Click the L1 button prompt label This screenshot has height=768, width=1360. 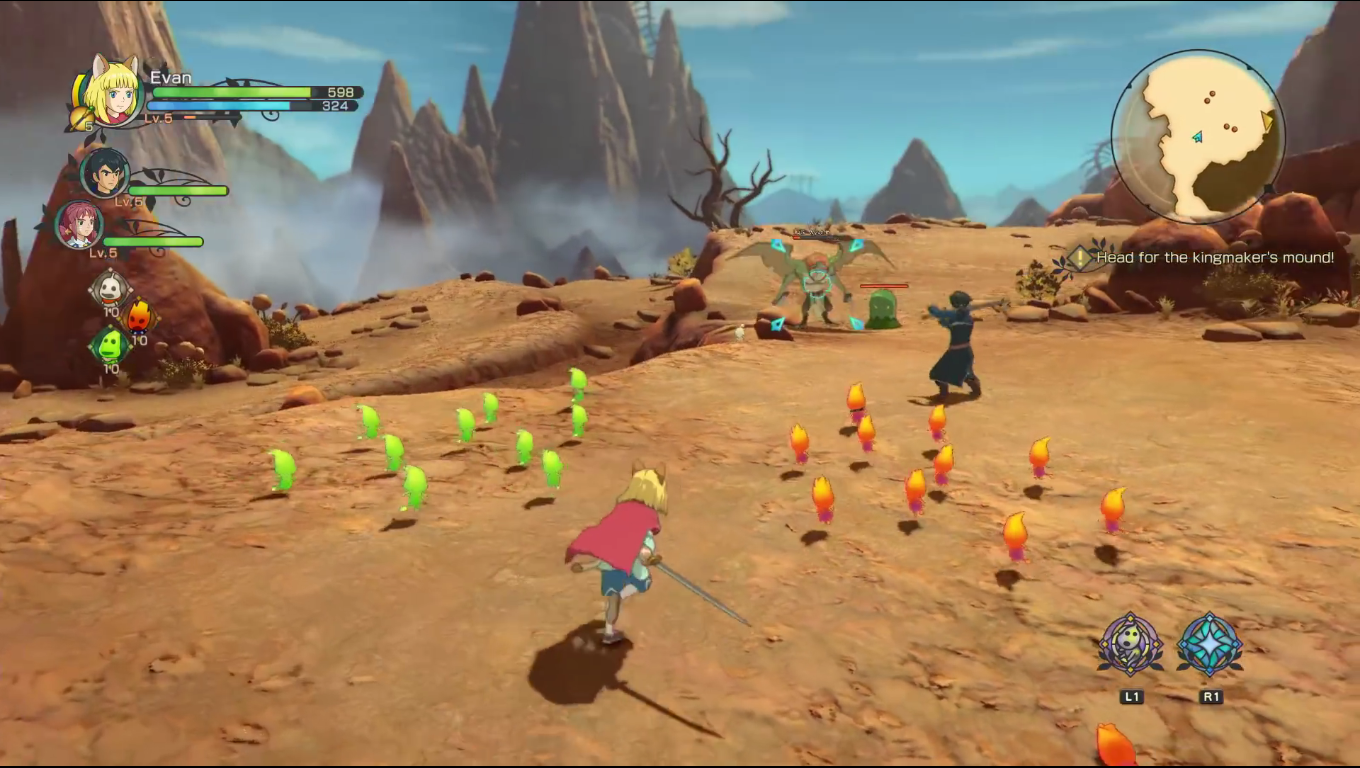(1130, 697)
